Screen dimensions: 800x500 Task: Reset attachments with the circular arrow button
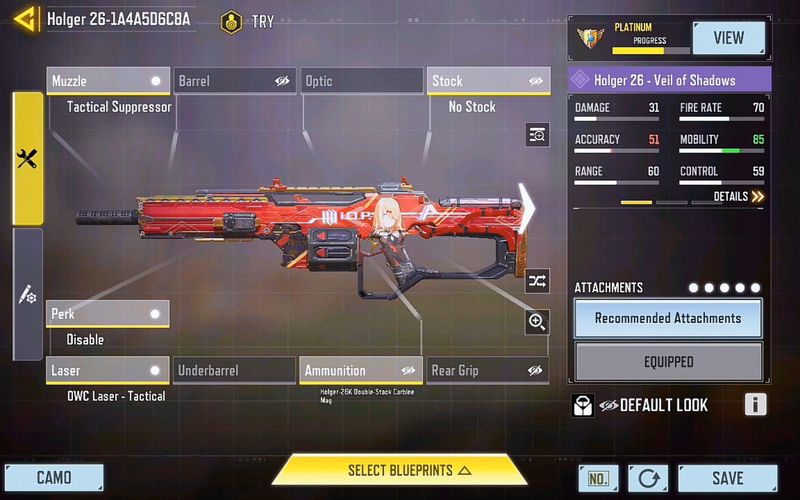(x=646, y=479)
